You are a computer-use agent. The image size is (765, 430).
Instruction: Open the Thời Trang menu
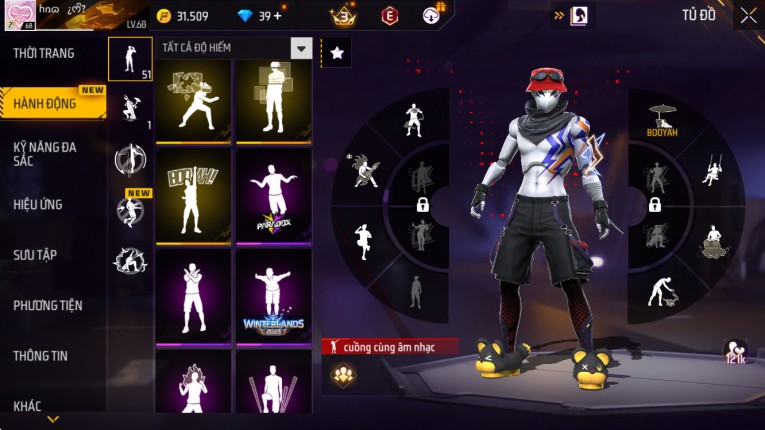tap(44, 53)
